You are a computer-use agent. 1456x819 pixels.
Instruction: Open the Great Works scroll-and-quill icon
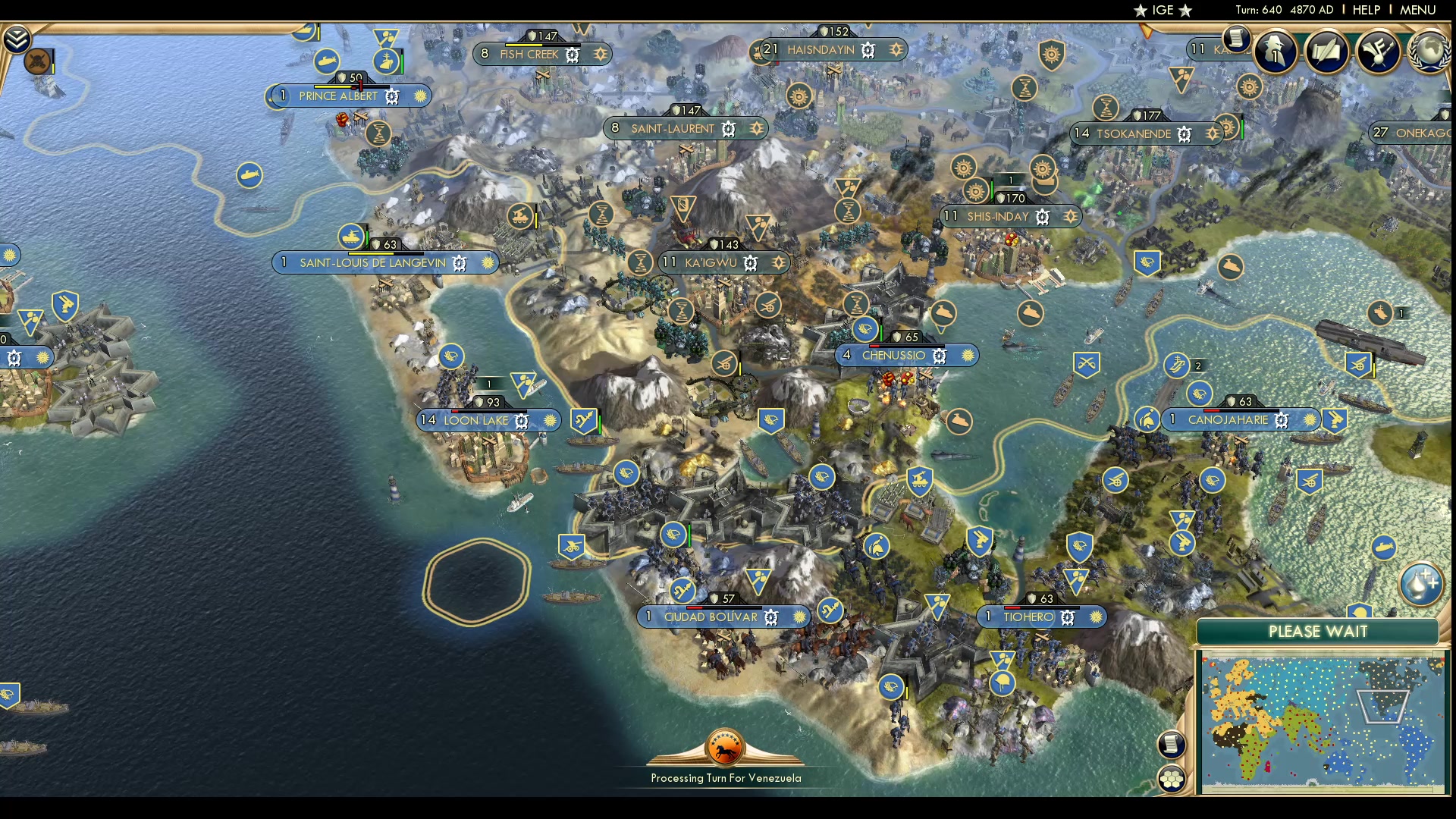tap(1329, 52)
